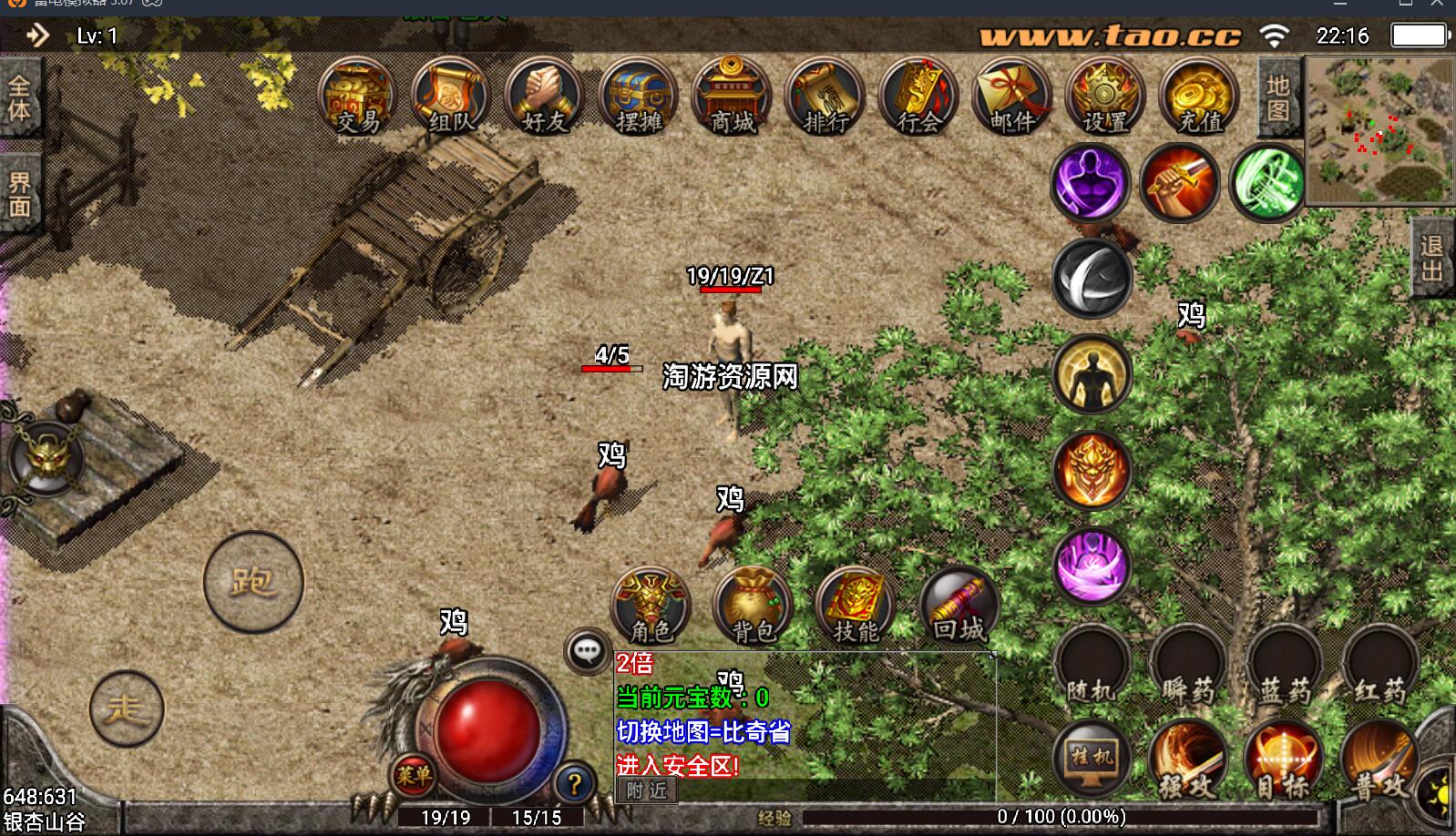The width and height of the screenshot is (1456, 836).
Task: Use the 回城 return-to-town scroll
Action: tap(959, 605)
